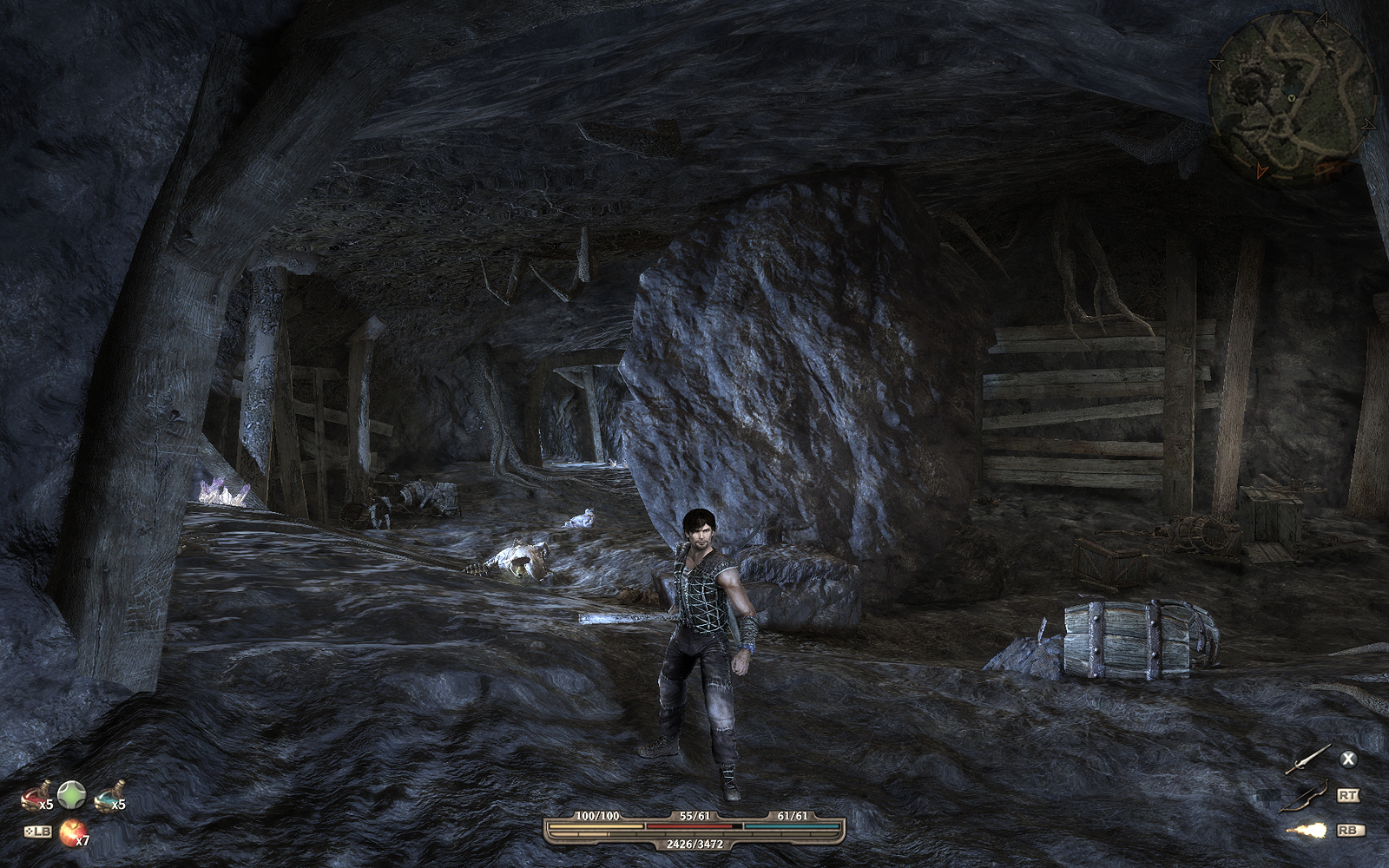The height and width of the screenshot is (868, 1389).
Task: Activate the fireball spell icon
Action: (x=1307, y=831)
